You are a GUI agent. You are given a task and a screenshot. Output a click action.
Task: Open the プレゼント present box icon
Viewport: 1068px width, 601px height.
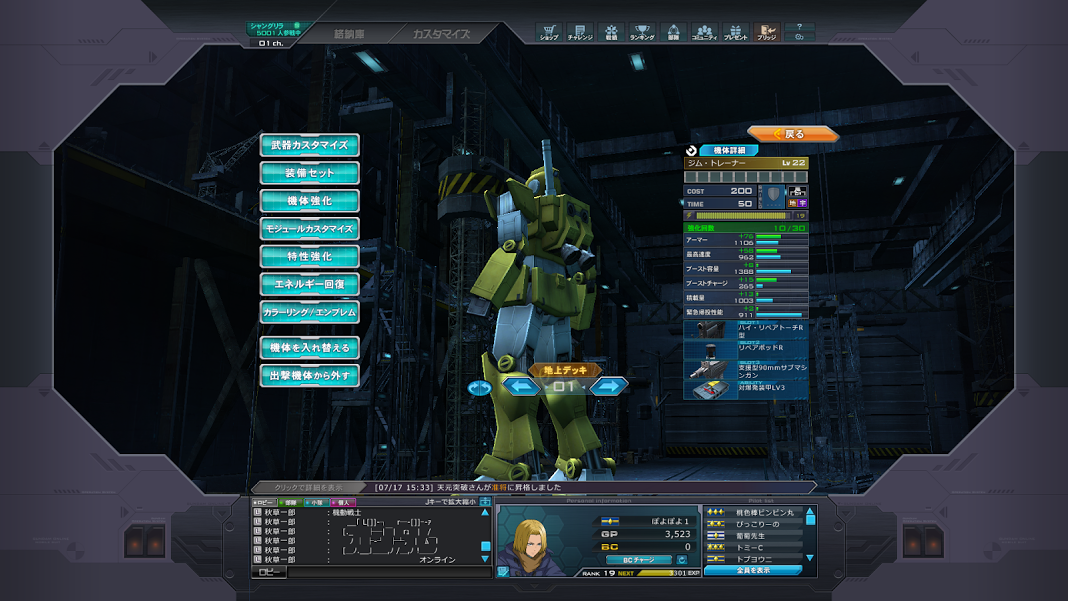pos(735,33)
